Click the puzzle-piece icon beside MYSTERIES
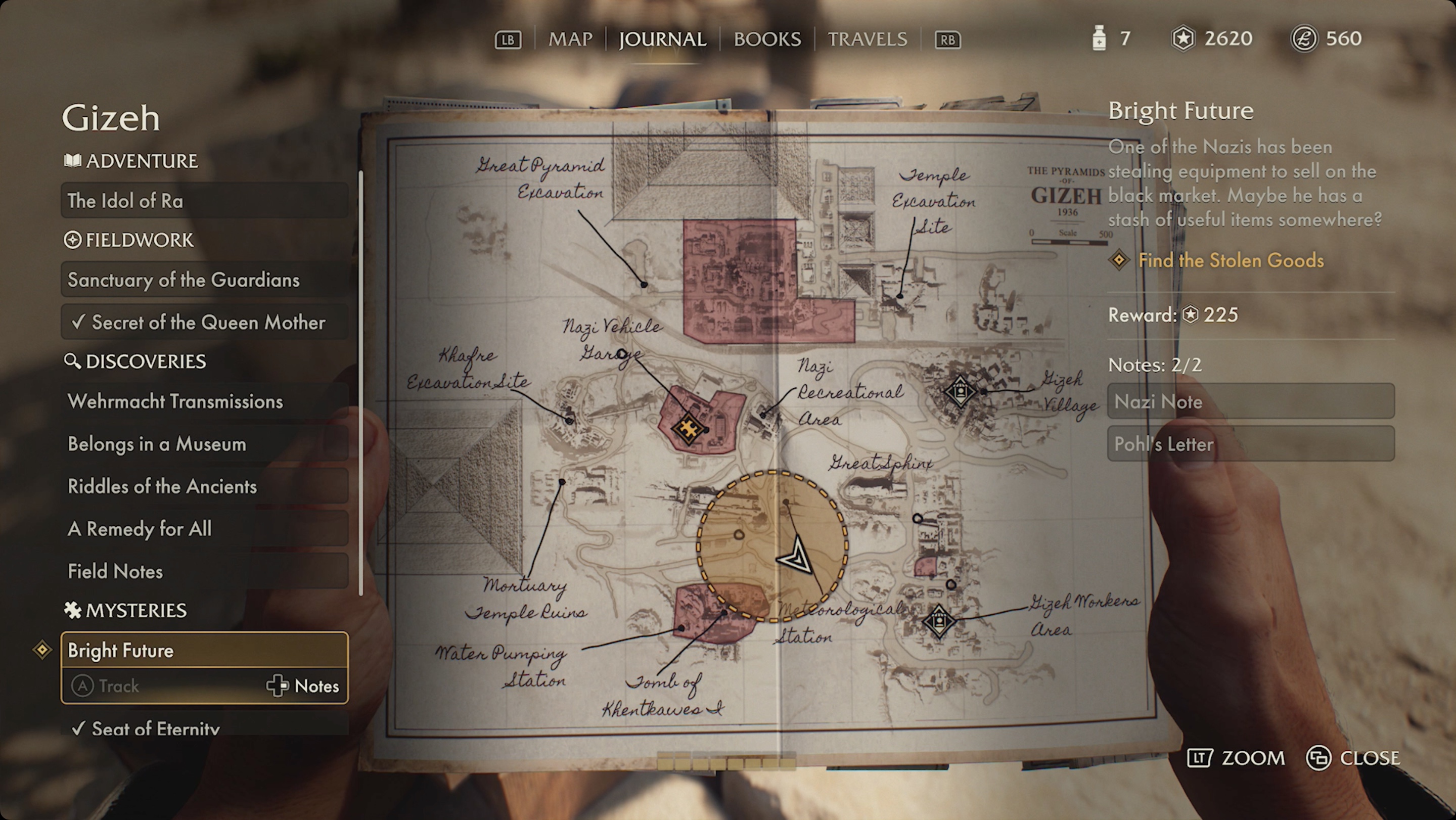Image resolution: width=1456 pixels, height=820 pixels. (x=73, y=610)
